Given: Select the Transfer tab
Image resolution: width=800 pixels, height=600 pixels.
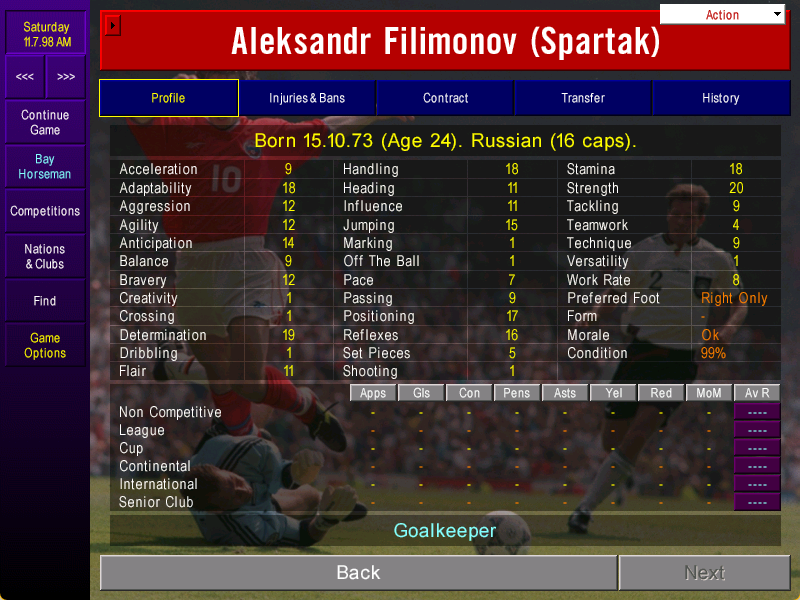Looking at the screenshot, I should tap(583, 98).
